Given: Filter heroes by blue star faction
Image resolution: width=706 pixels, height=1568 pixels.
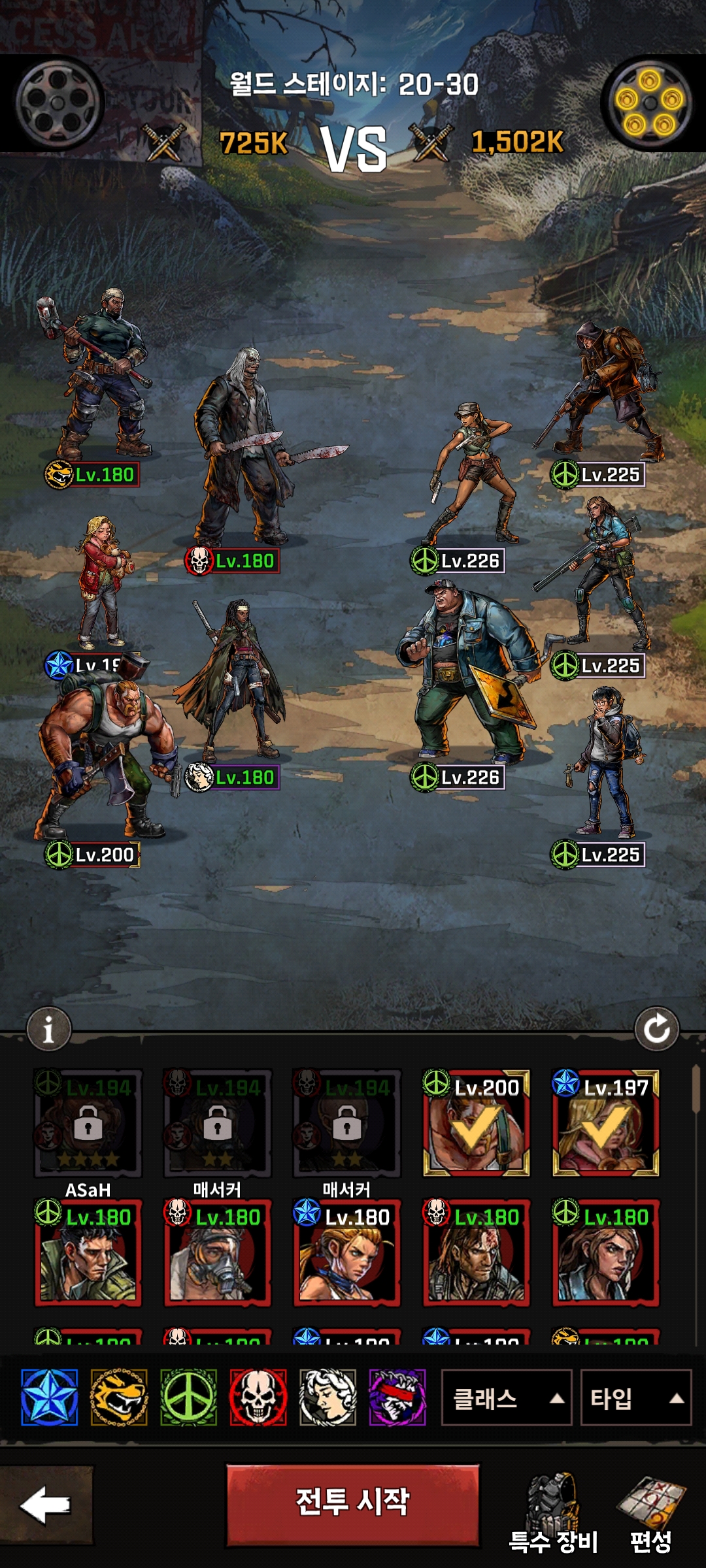Looking at the screenshot, I should coord(50,1397).
